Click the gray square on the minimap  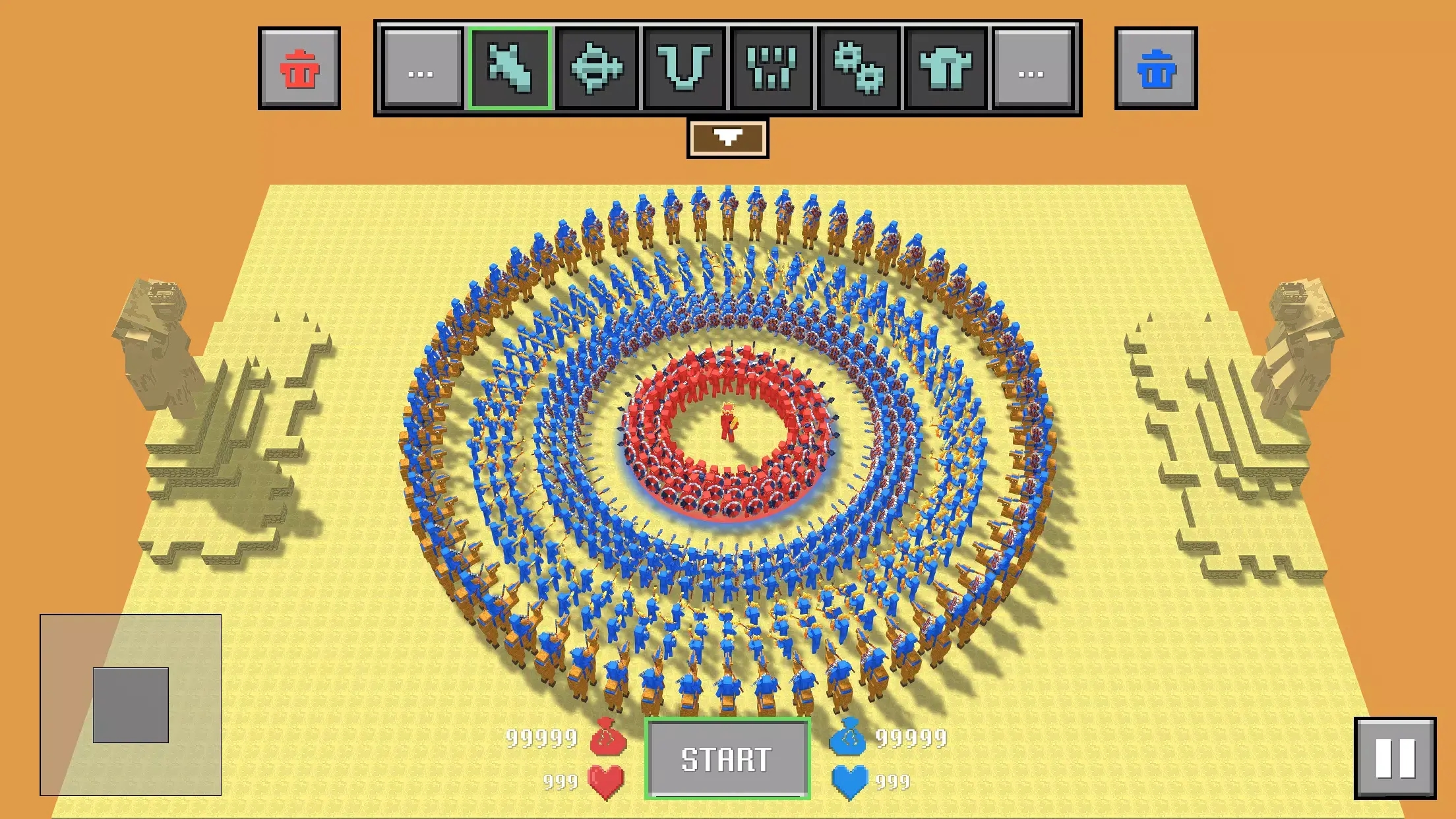(131, 705)
